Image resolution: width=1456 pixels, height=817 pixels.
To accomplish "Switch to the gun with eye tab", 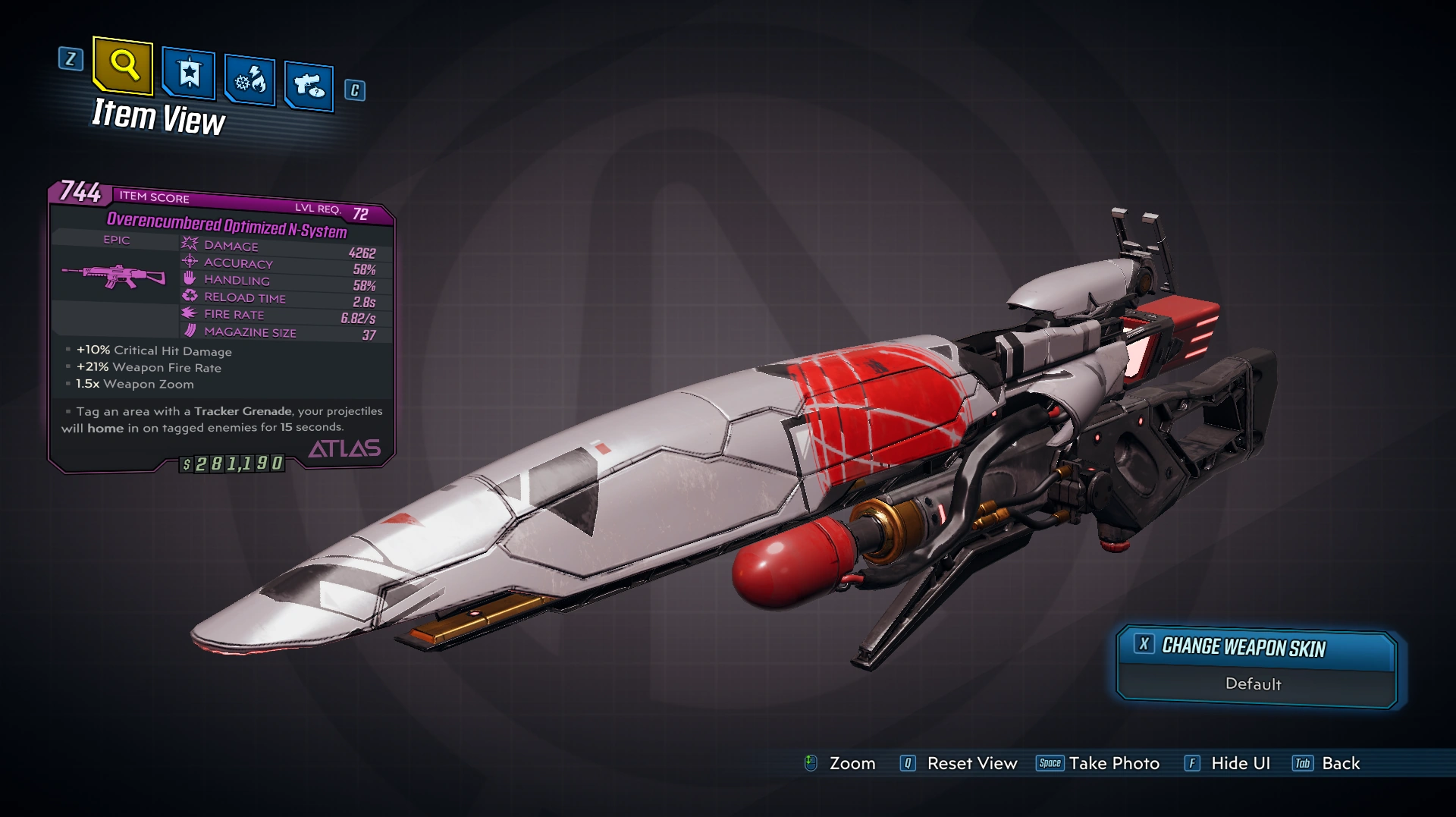I will (309, 86).
